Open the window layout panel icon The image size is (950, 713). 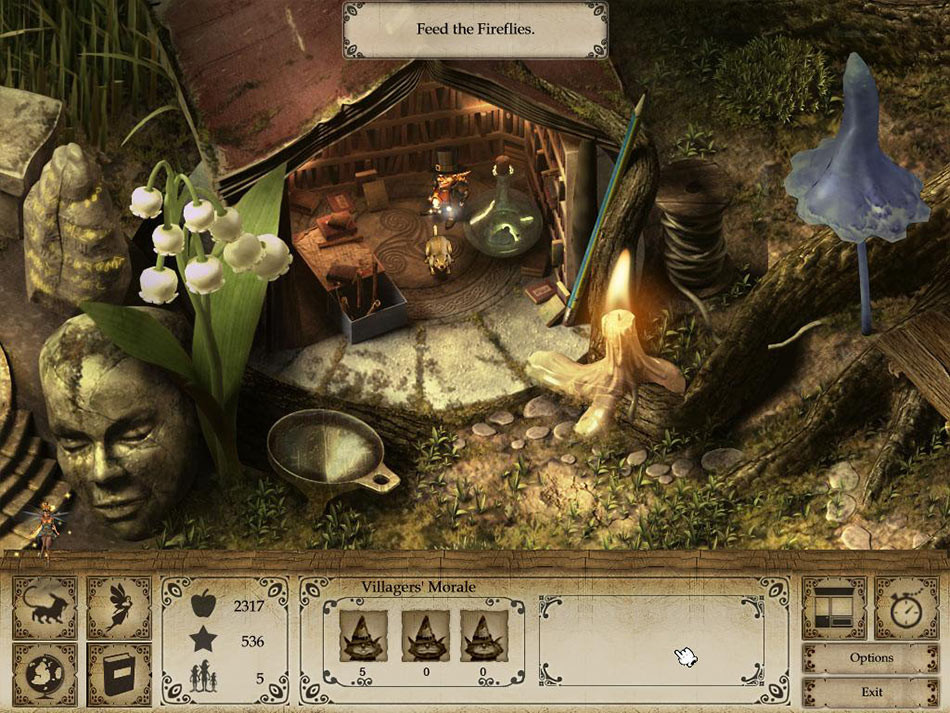pos(834,608)
